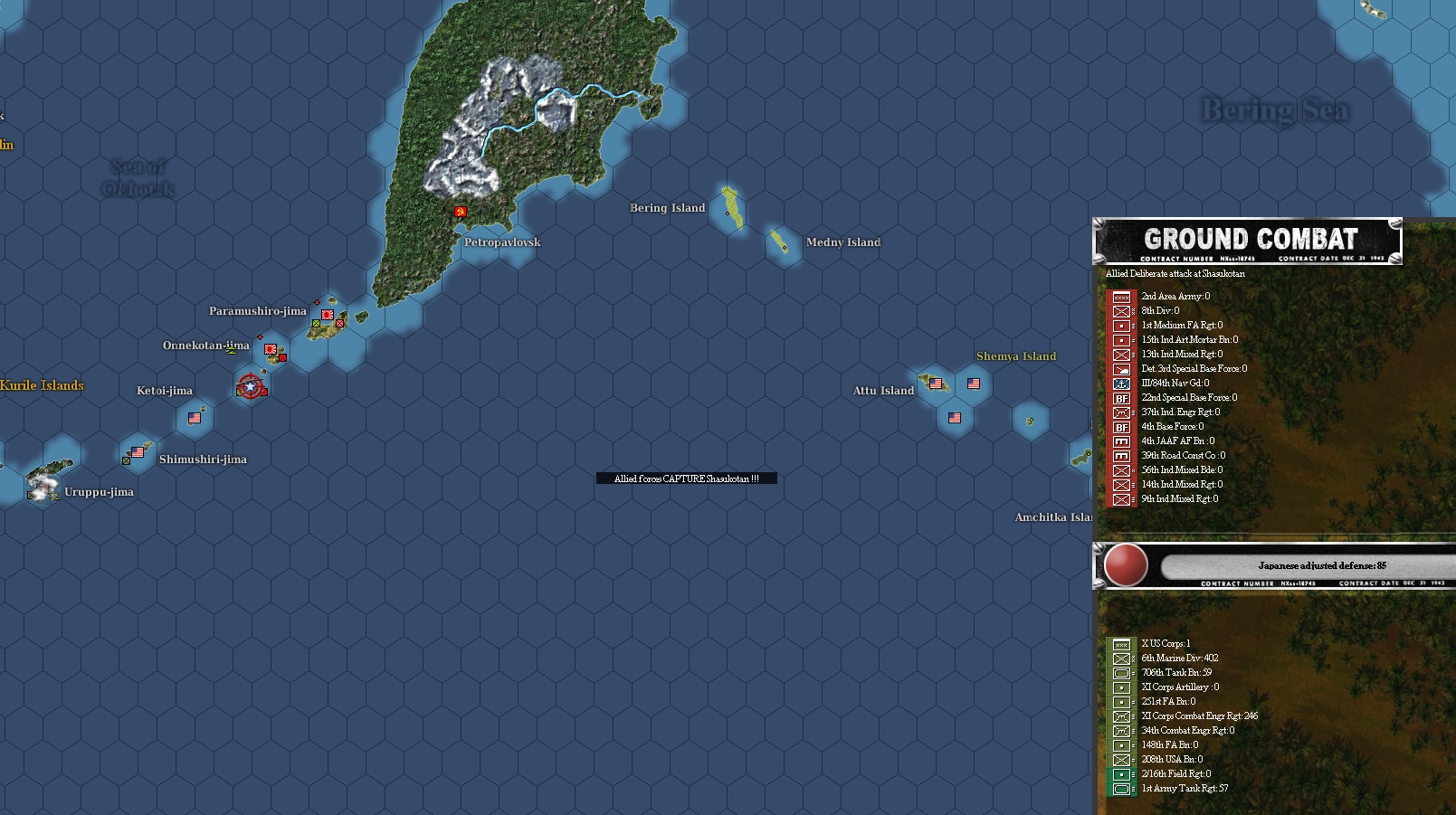Select the US flag base at Ketoi-jima
This screenshot has height=815, width=1456.
[x=195, y=418]
